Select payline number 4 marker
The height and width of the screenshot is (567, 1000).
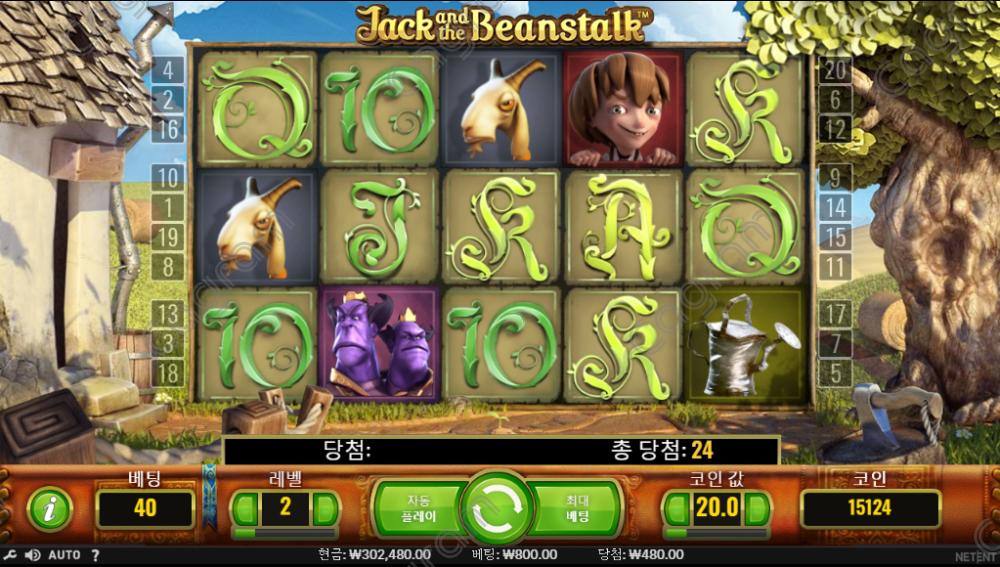[x=167, y=71]
